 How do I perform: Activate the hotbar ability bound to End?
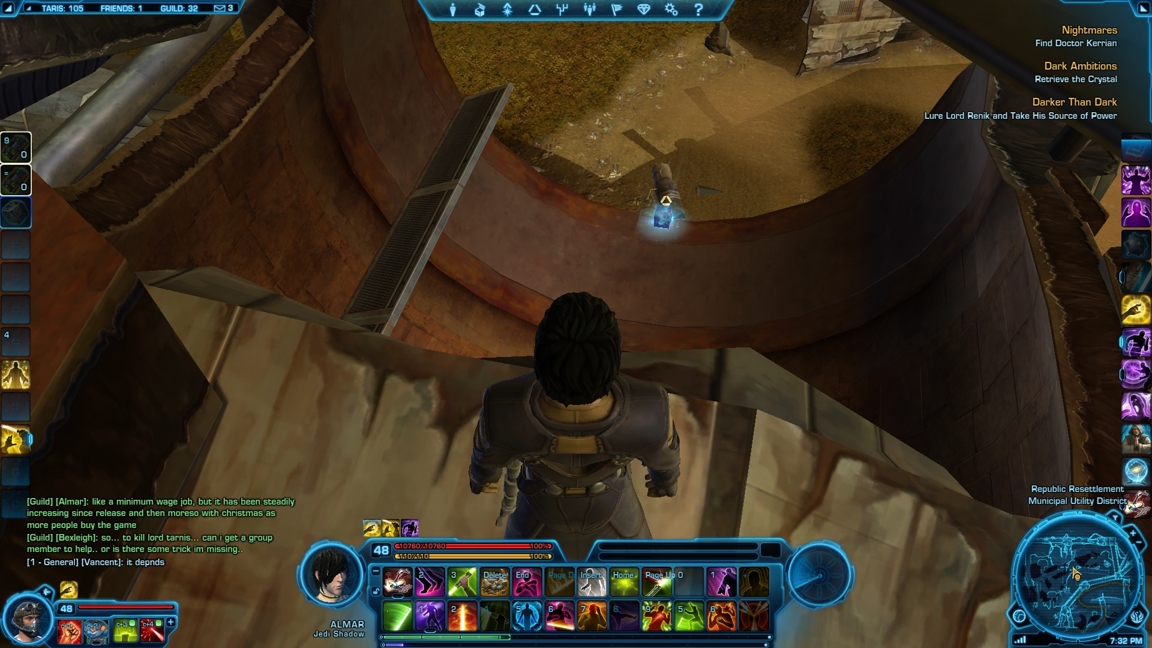[x=526, y=582]
